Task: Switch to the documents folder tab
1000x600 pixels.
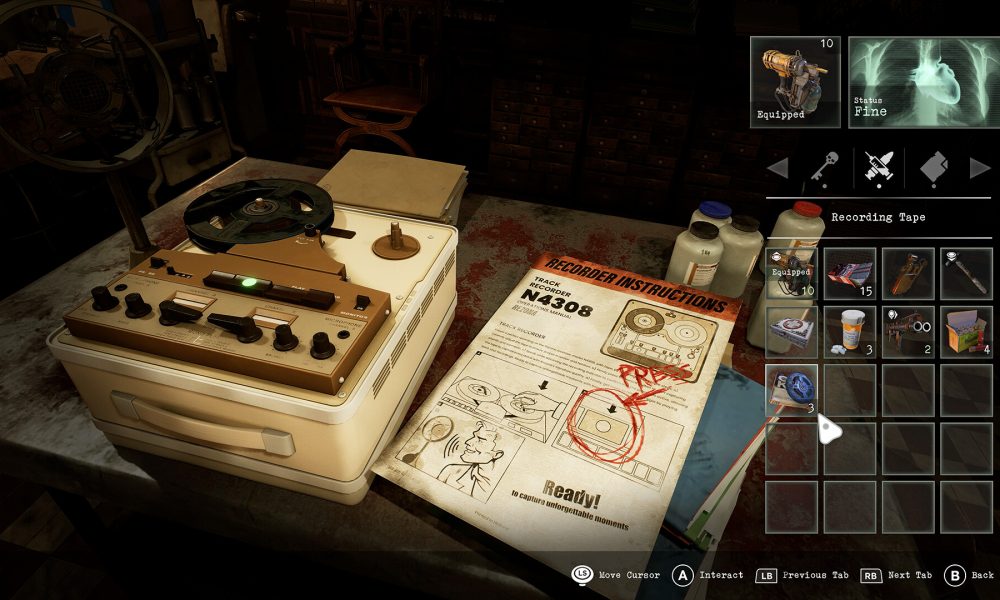Action: coord(930,168)
